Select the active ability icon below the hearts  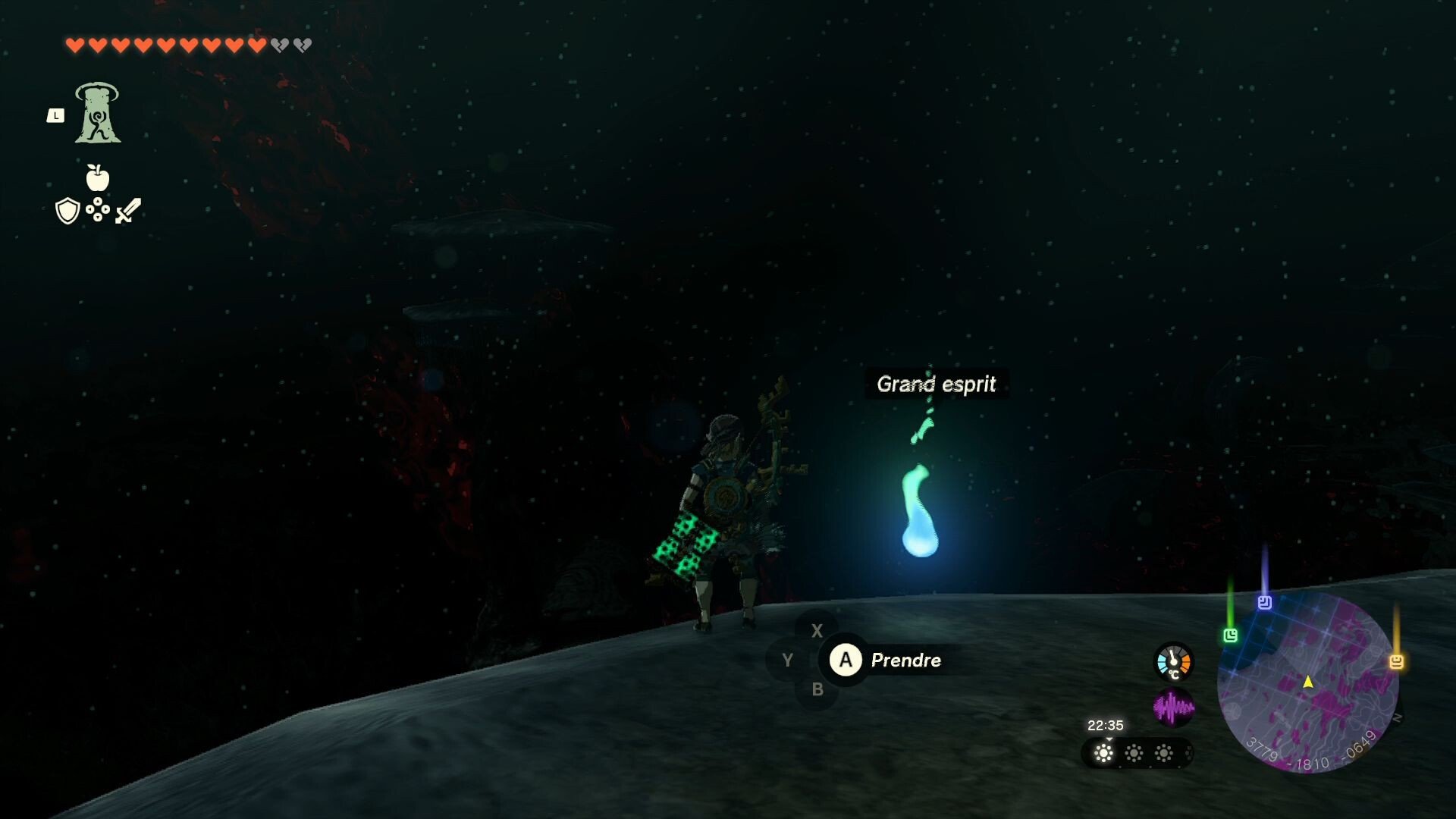click(98, 114)
